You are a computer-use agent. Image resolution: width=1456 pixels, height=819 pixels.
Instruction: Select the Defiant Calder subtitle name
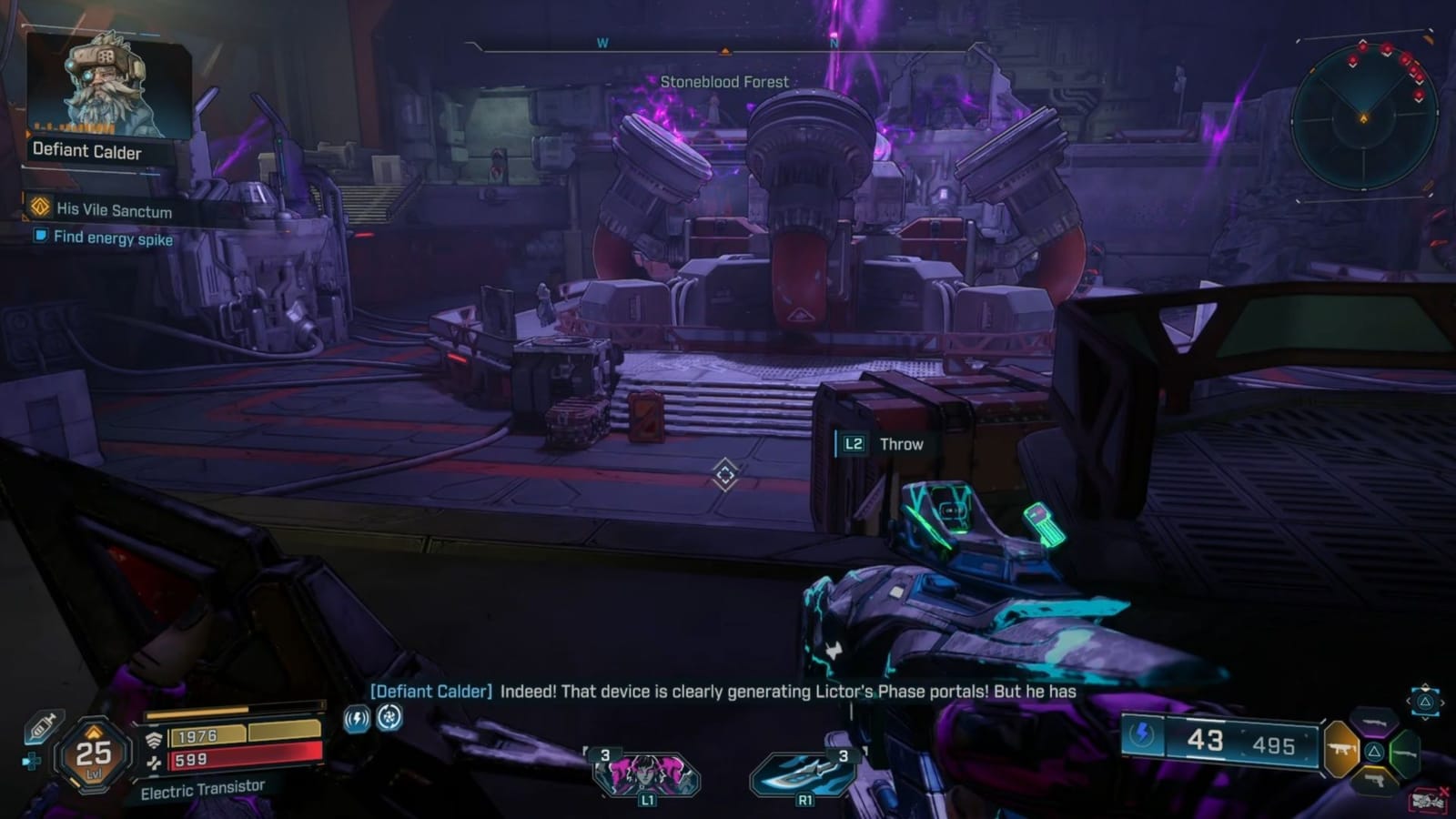[428, 692]
